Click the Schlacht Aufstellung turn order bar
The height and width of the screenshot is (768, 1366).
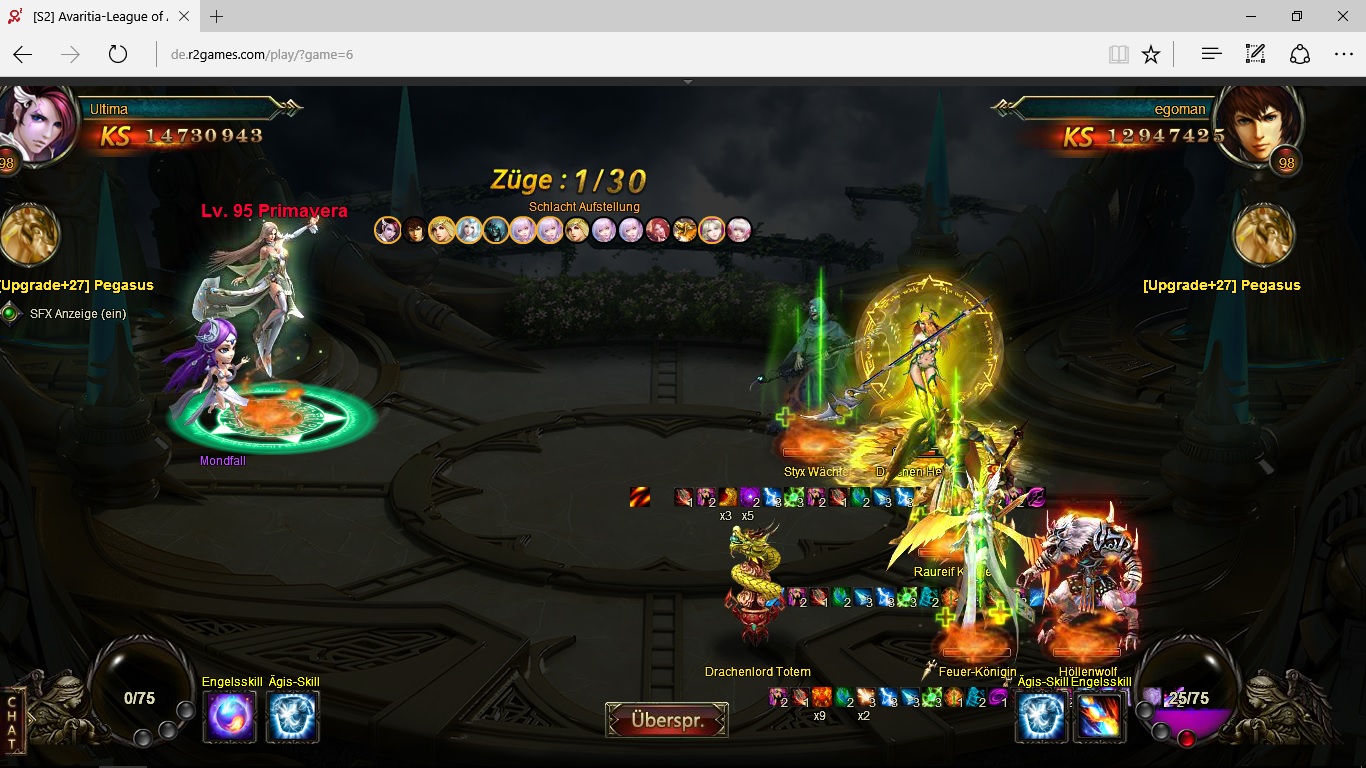point(563,231)
